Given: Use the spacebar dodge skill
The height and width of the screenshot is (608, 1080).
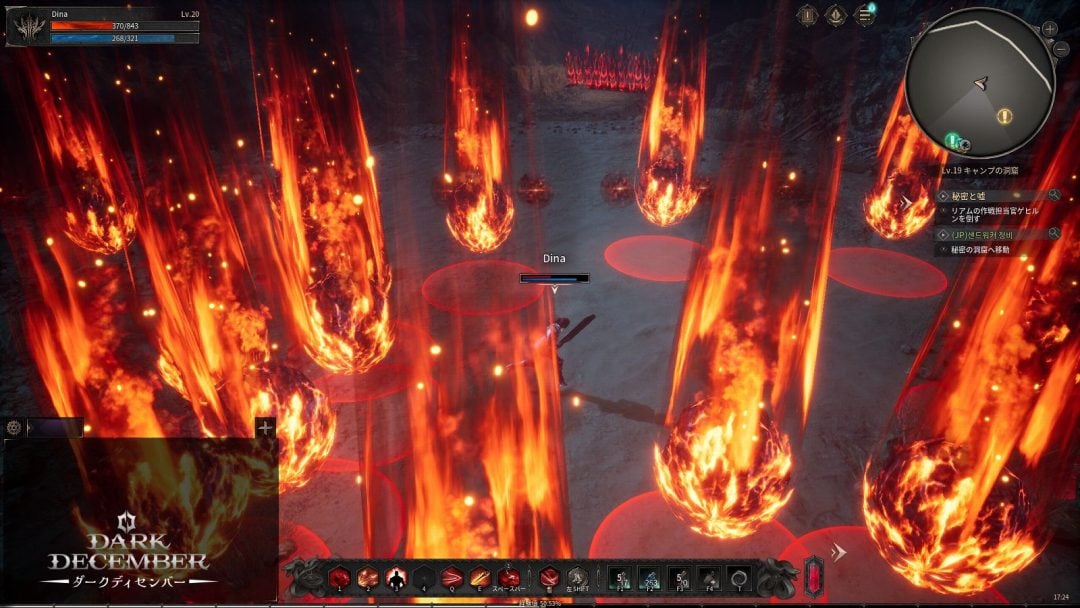Looking at the screenshot, I should point(509,577).
